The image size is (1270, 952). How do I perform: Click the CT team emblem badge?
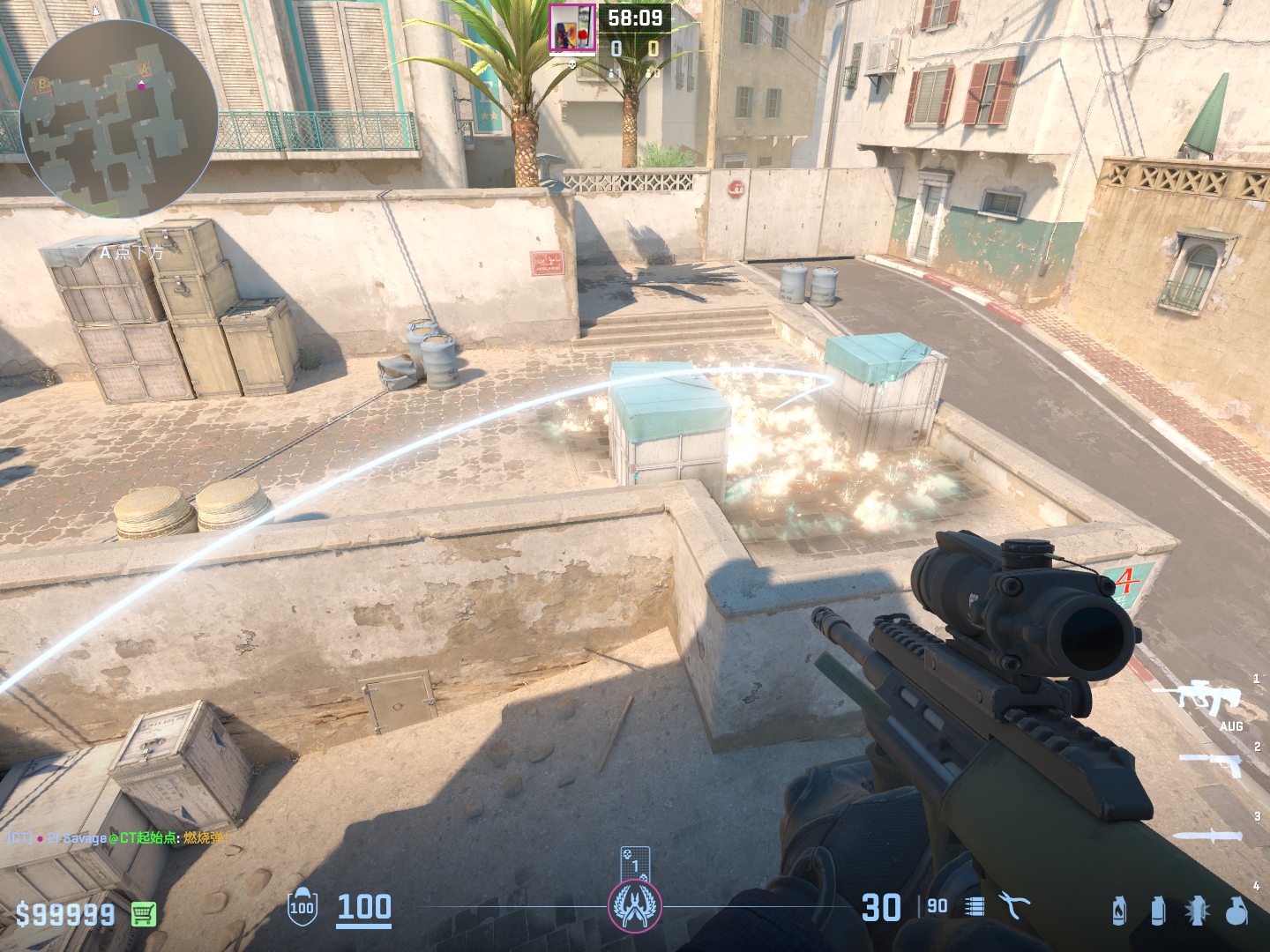click(x=634, y=907)
